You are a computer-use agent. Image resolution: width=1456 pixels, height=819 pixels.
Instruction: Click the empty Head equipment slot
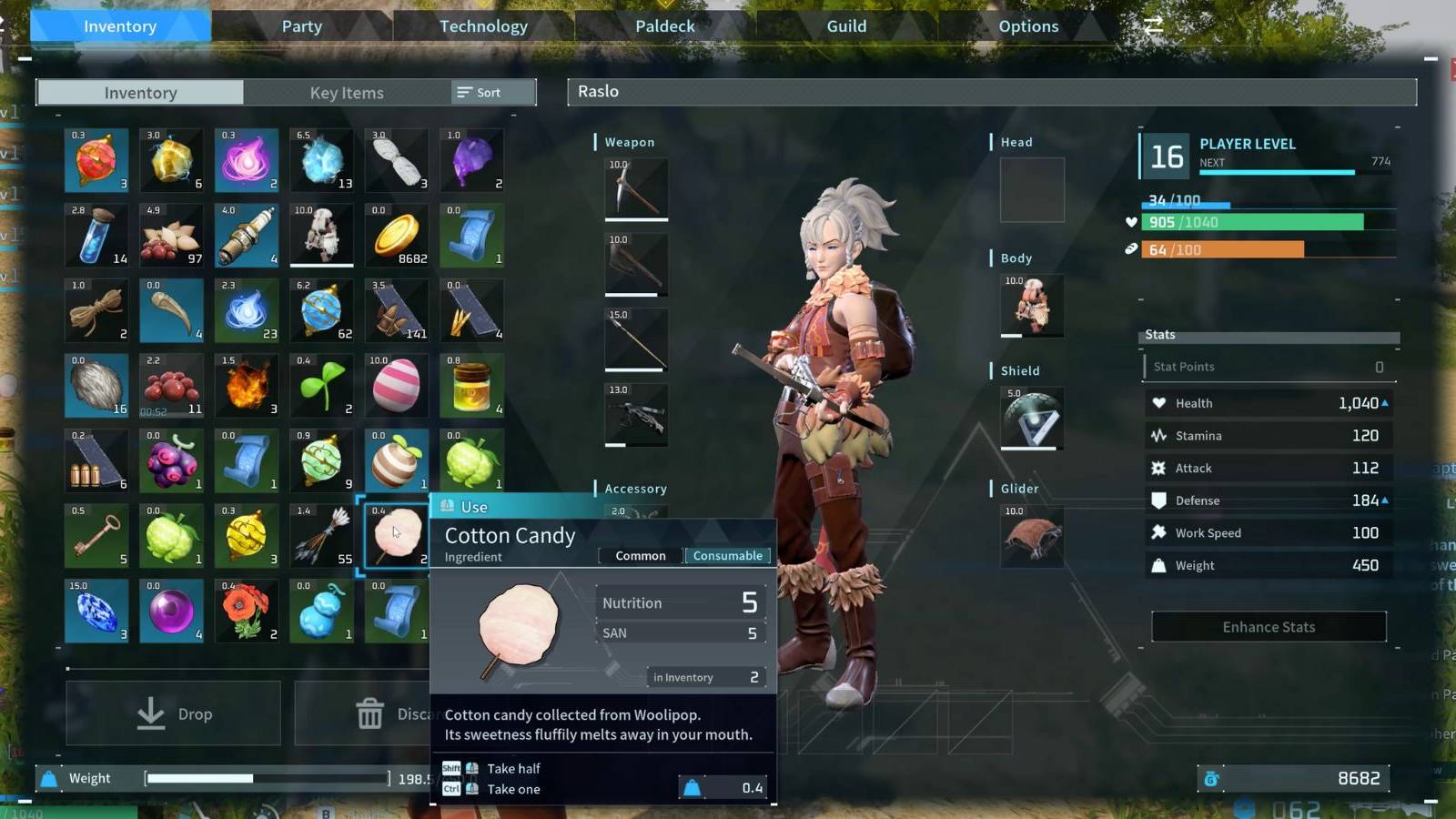pyautogui.click(x=1032, y=189)
